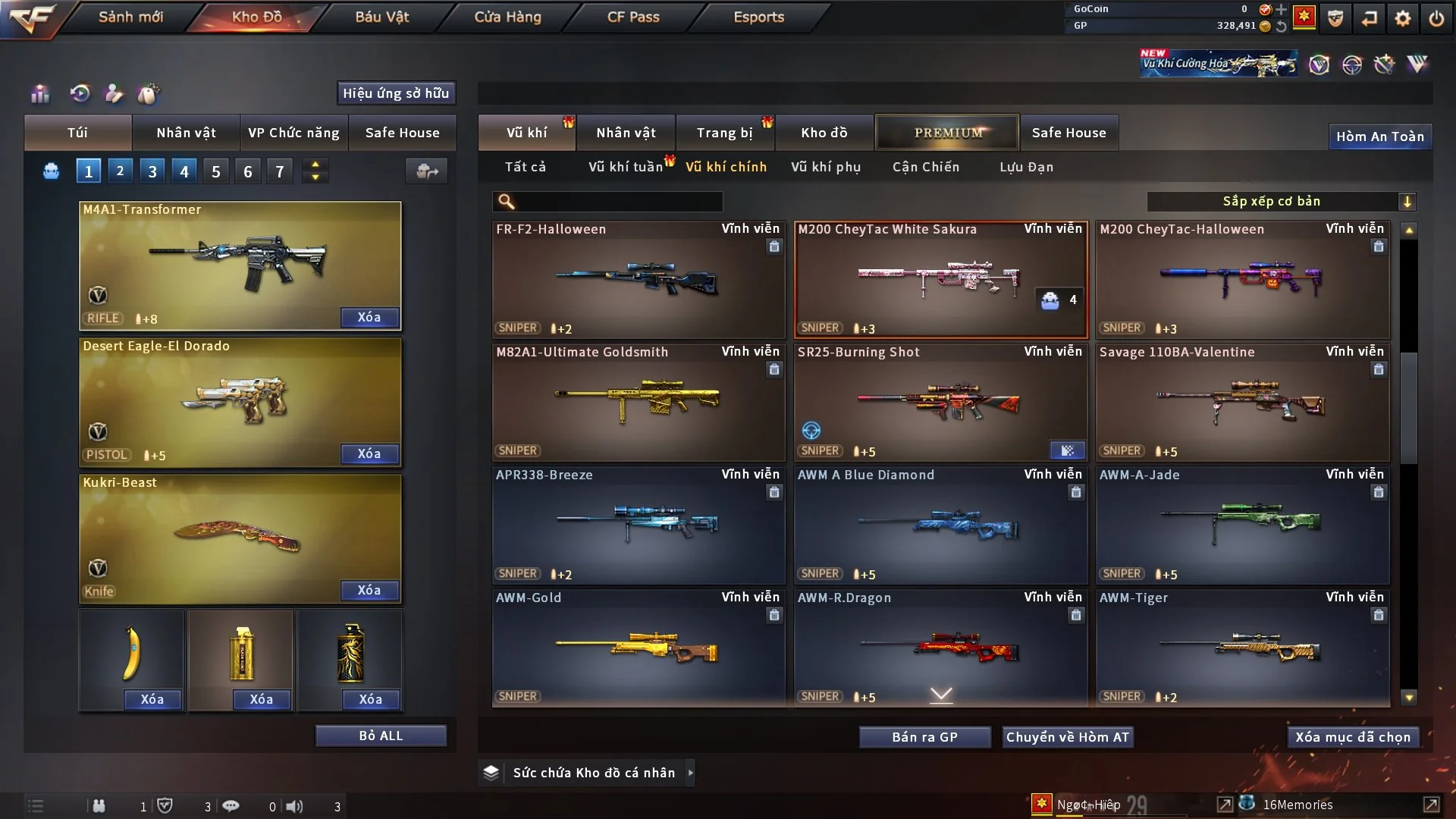Choose the AWM-R.Dragon sniper rifle

point(940,648)
